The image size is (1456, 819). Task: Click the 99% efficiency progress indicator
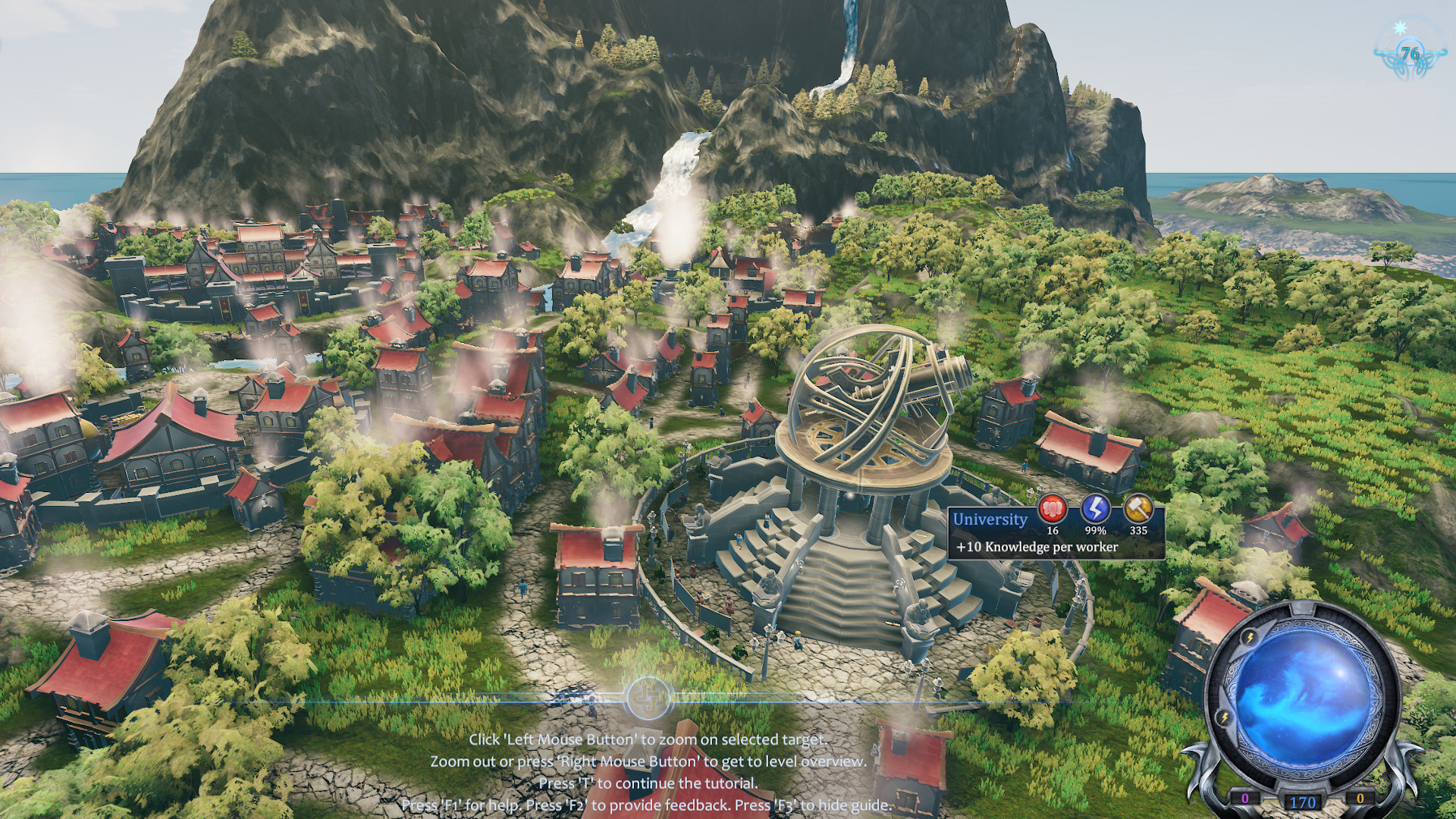1096,531
